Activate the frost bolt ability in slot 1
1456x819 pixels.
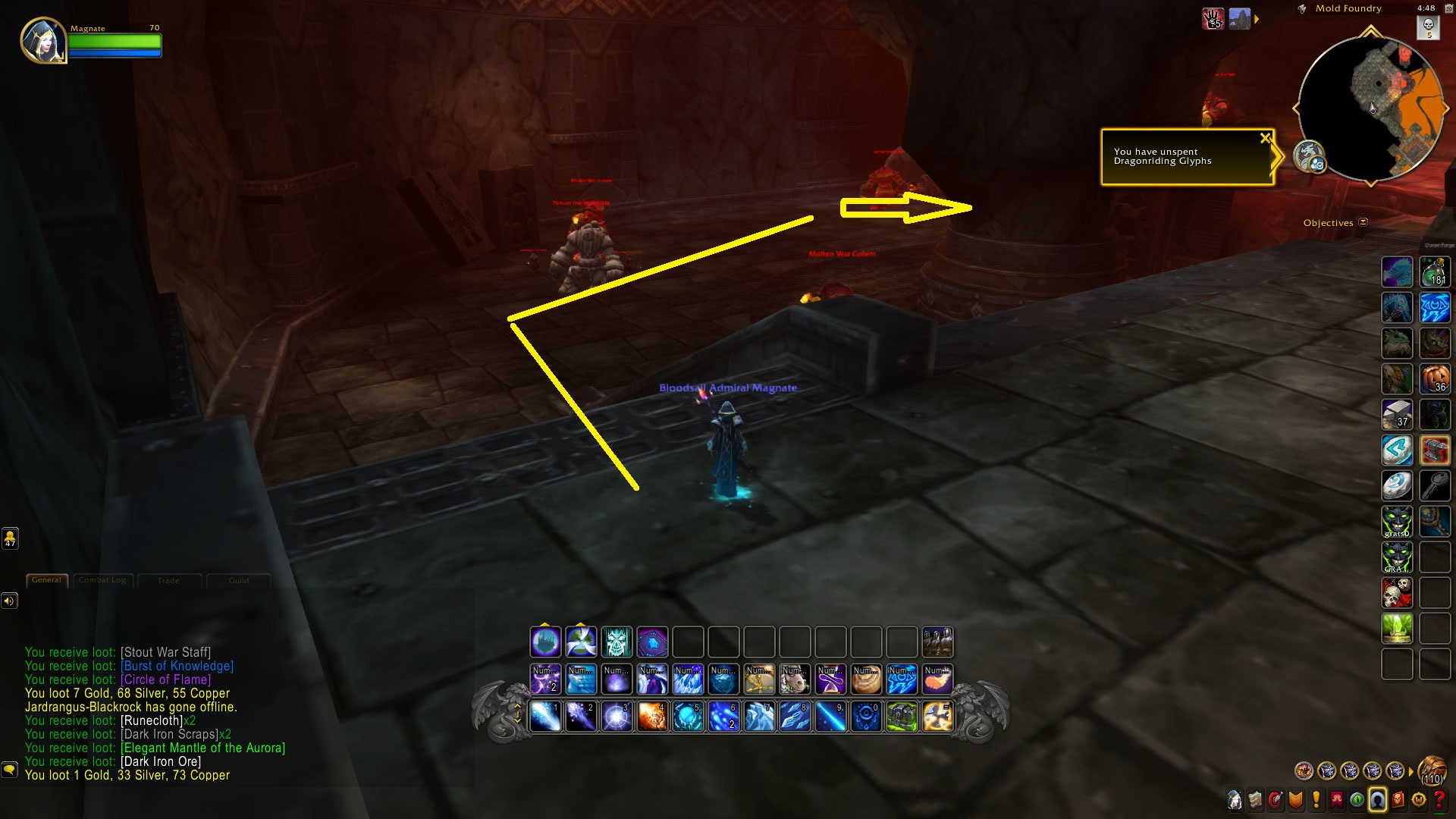tap(545, 717)
